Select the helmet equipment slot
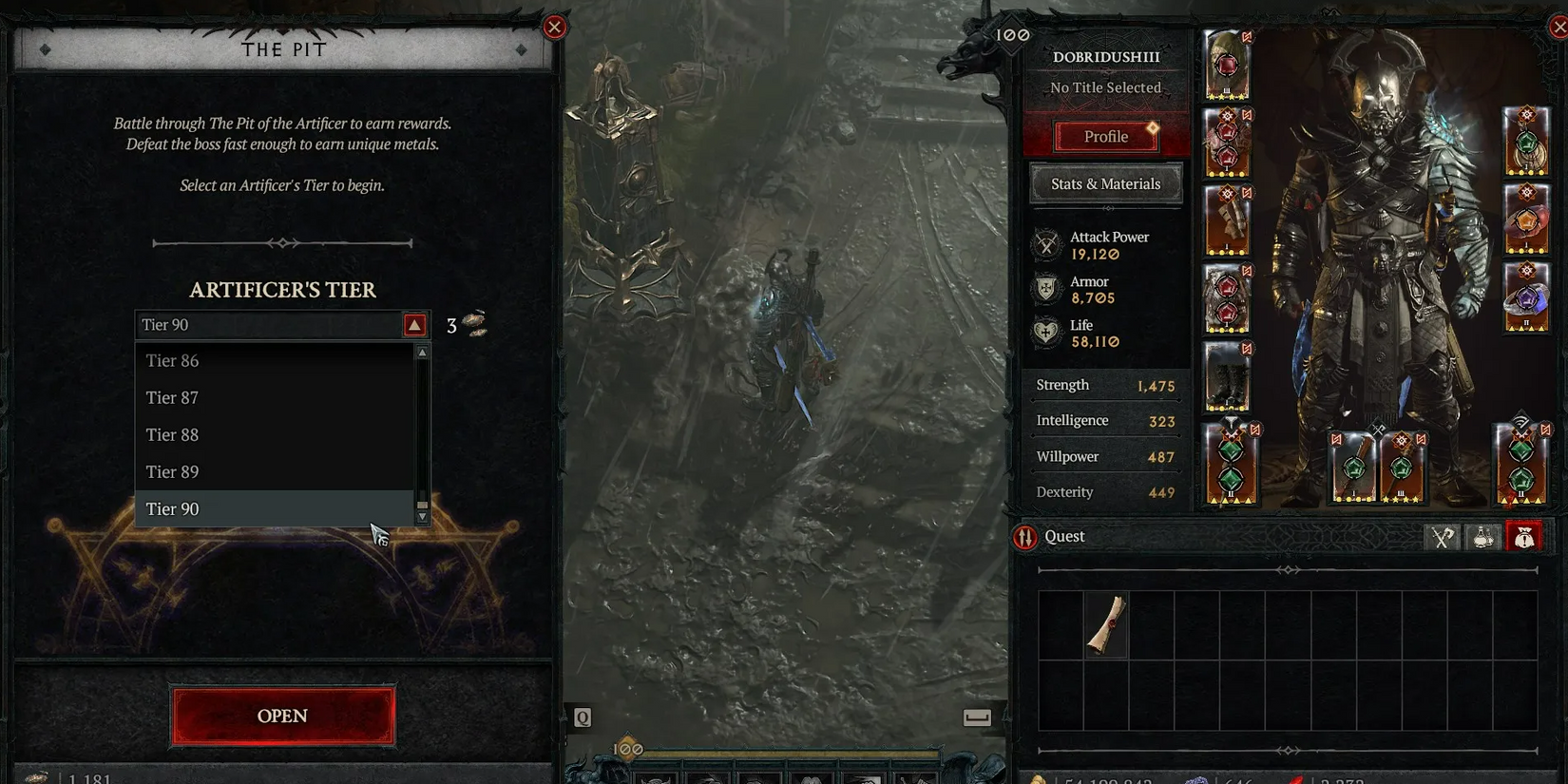Viewport: 1568px width, 784px height. (x=1227, y=65)
